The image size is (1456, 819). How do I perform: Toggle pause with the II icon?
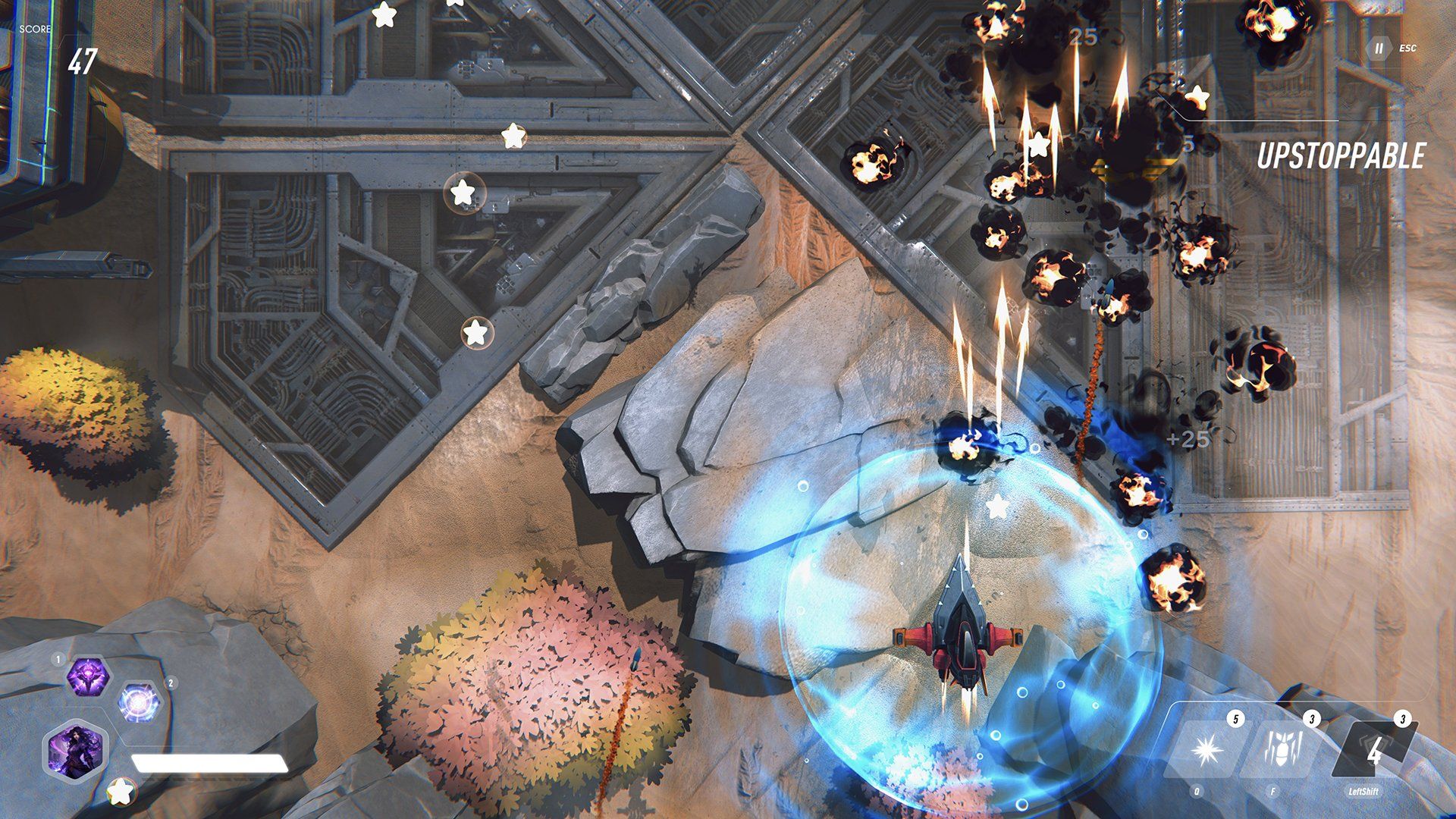click(x=1377, y=49)
